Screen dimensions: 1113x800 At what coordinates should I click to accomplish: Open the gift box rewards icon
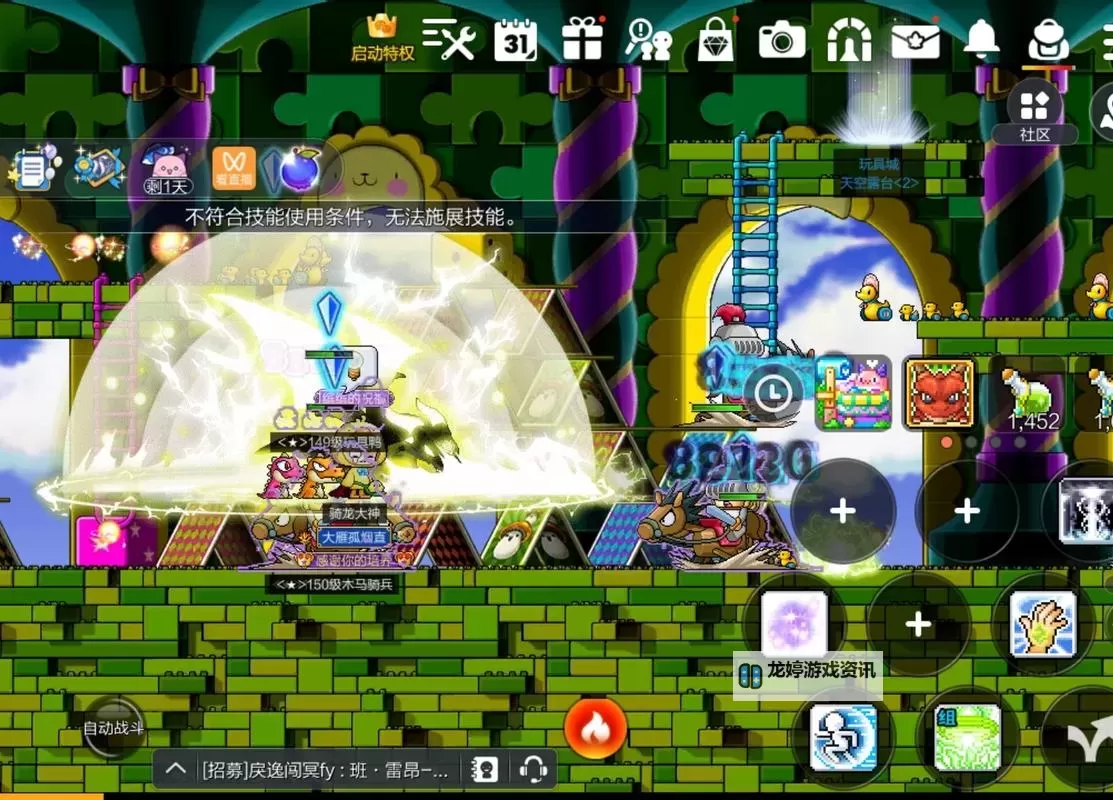[582, 40]
